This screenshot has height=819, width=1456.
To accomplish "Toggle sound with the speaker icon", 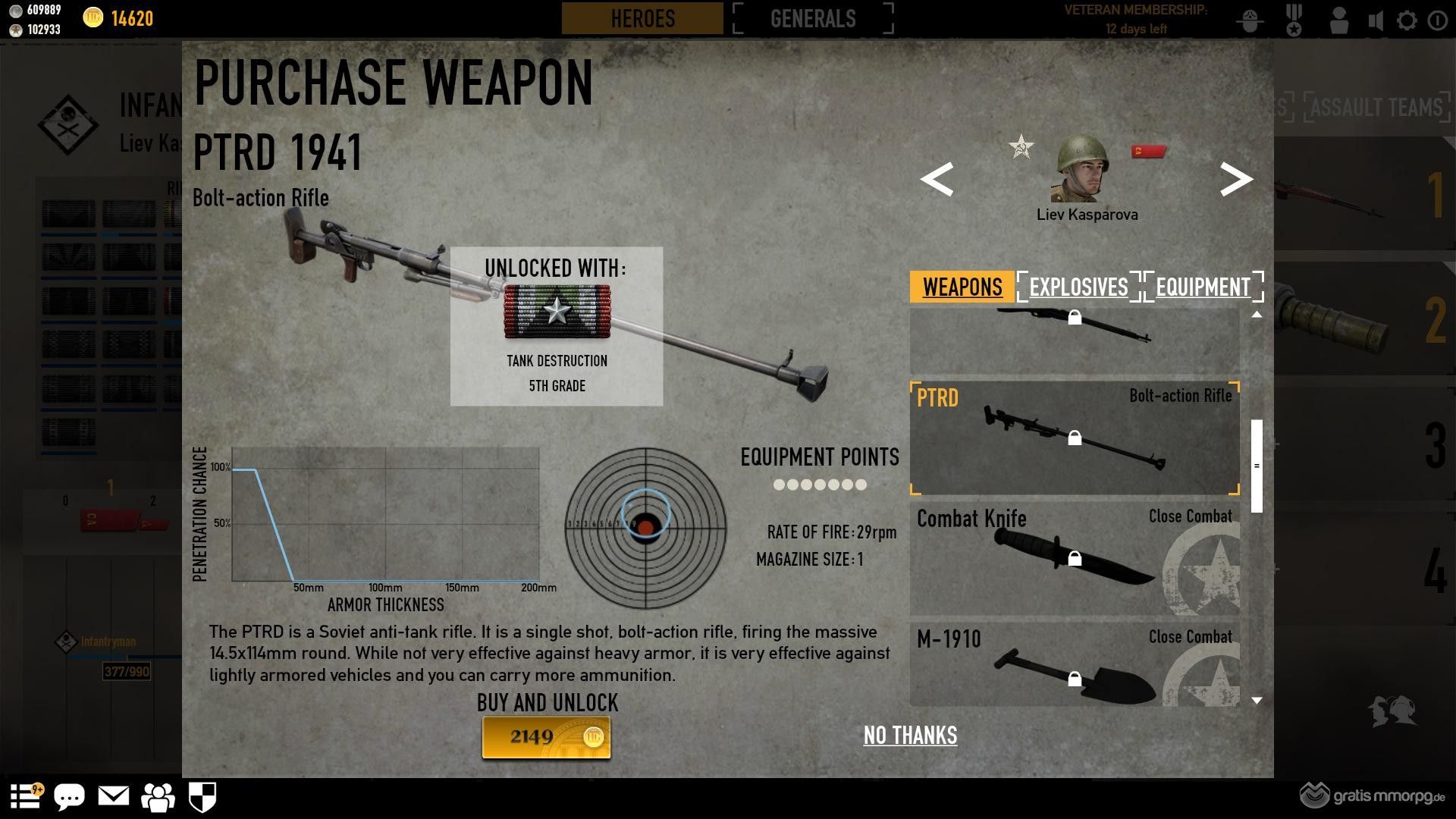I will point(1376,20).
